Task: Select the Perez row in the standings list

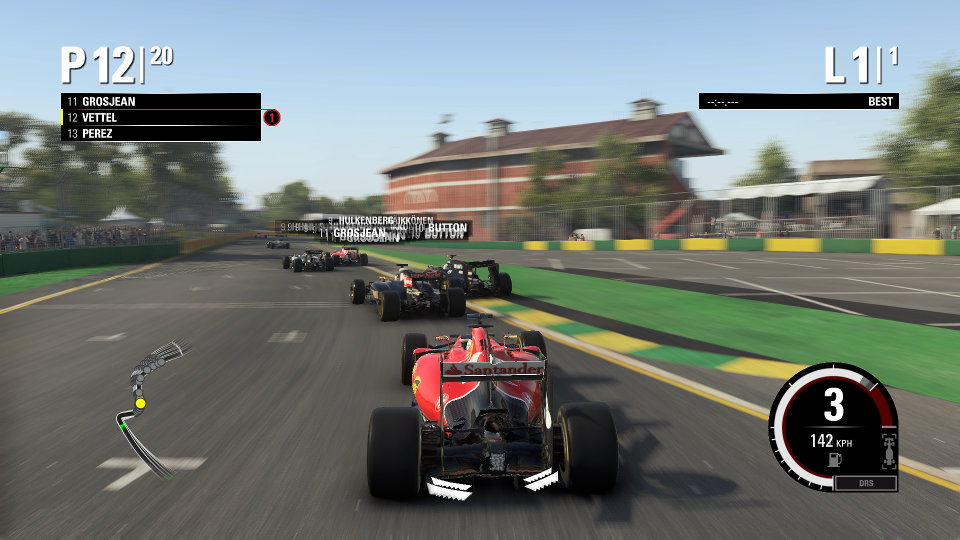Action: coord(160,133)
